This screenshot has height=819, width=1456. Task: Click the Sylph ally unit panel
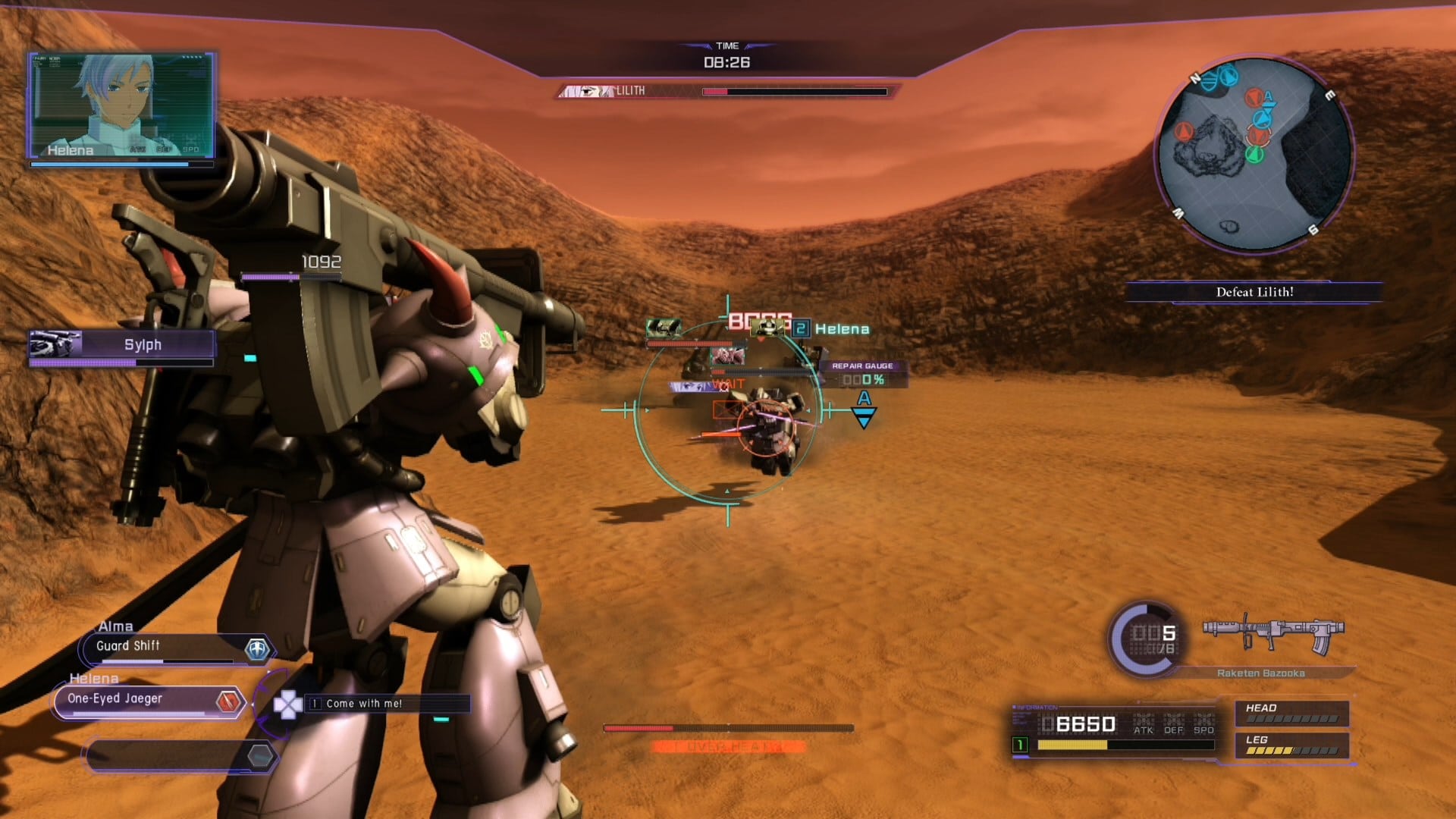[x=121, y=345]
